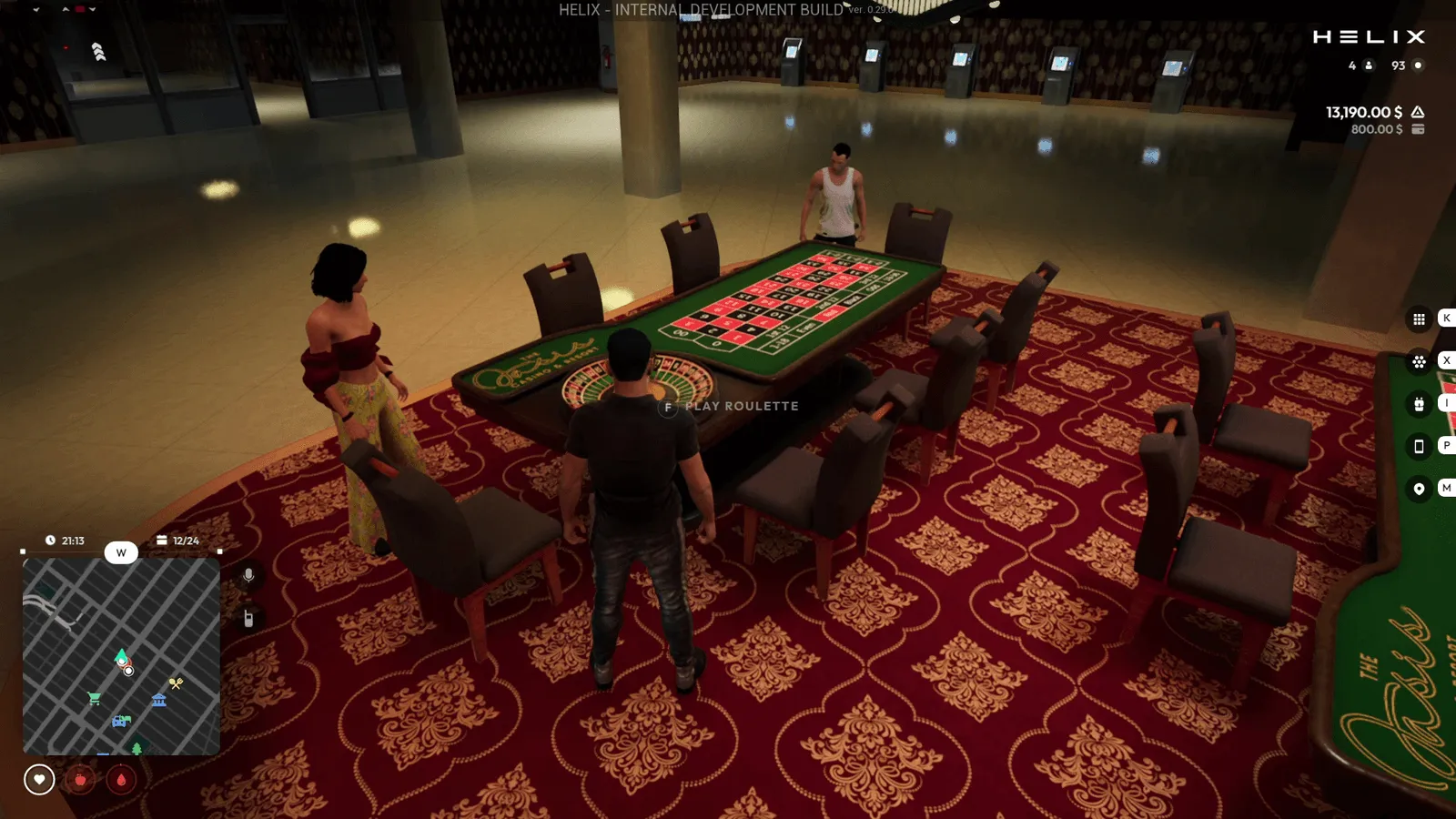Viewport: 1456px width, 819px height.
Task: Open the map via the location pin icon
Action: click(1419, 490)
